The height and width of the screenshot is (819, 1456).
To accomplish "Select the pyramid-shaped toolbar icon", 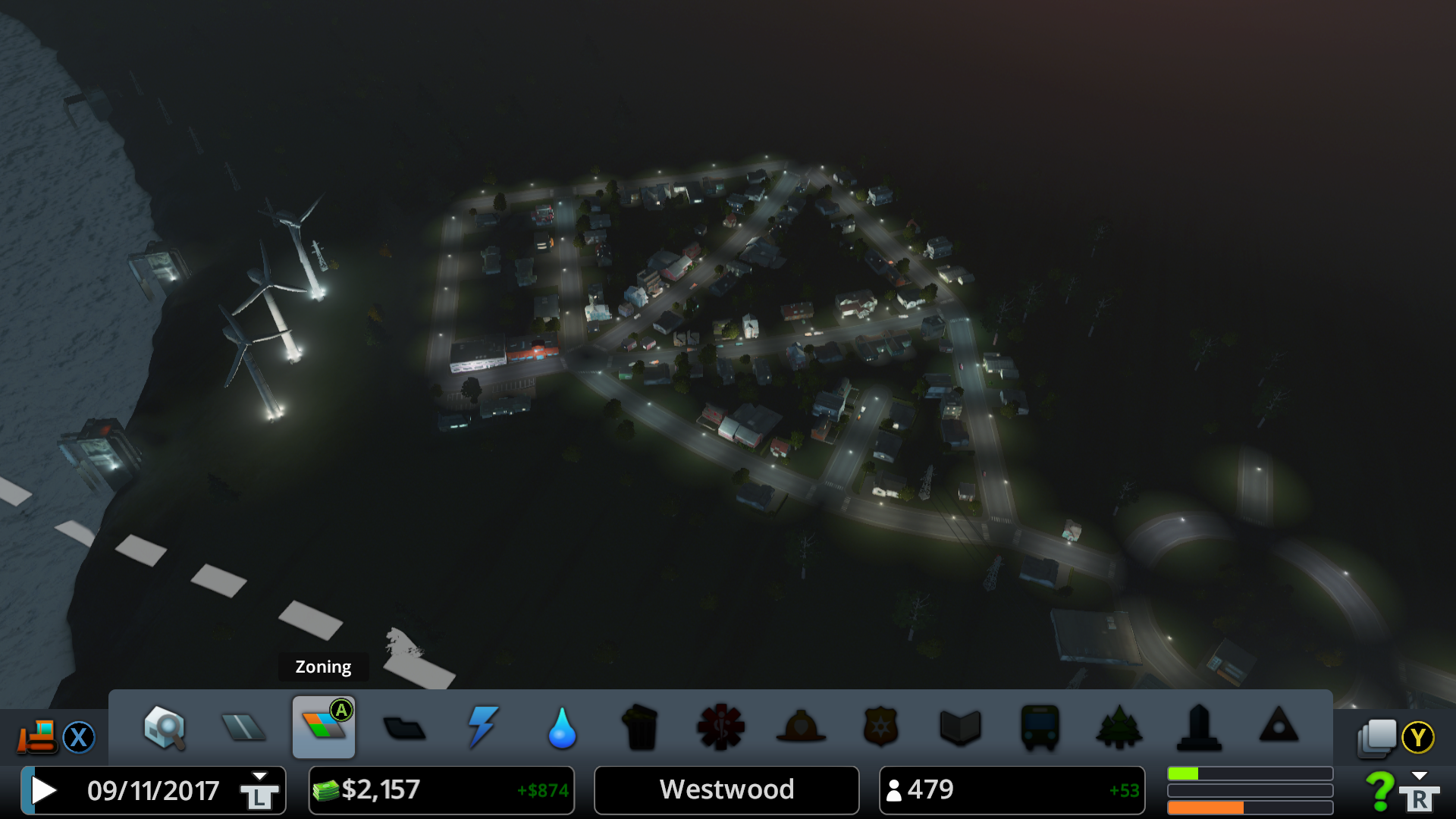I will point(1279,726).
